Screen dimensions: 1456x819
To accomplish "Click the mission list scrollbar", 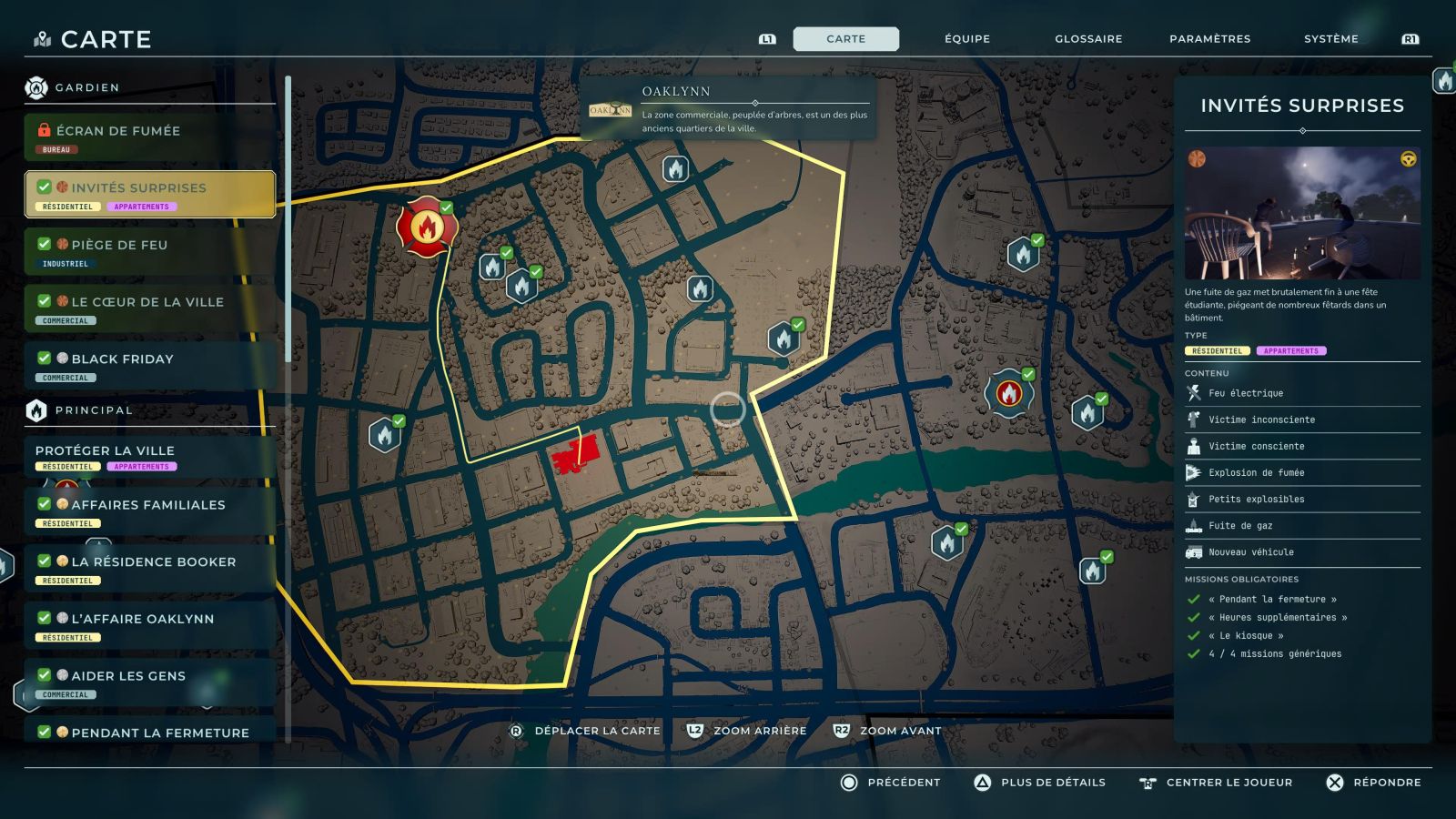I will 288,218.
